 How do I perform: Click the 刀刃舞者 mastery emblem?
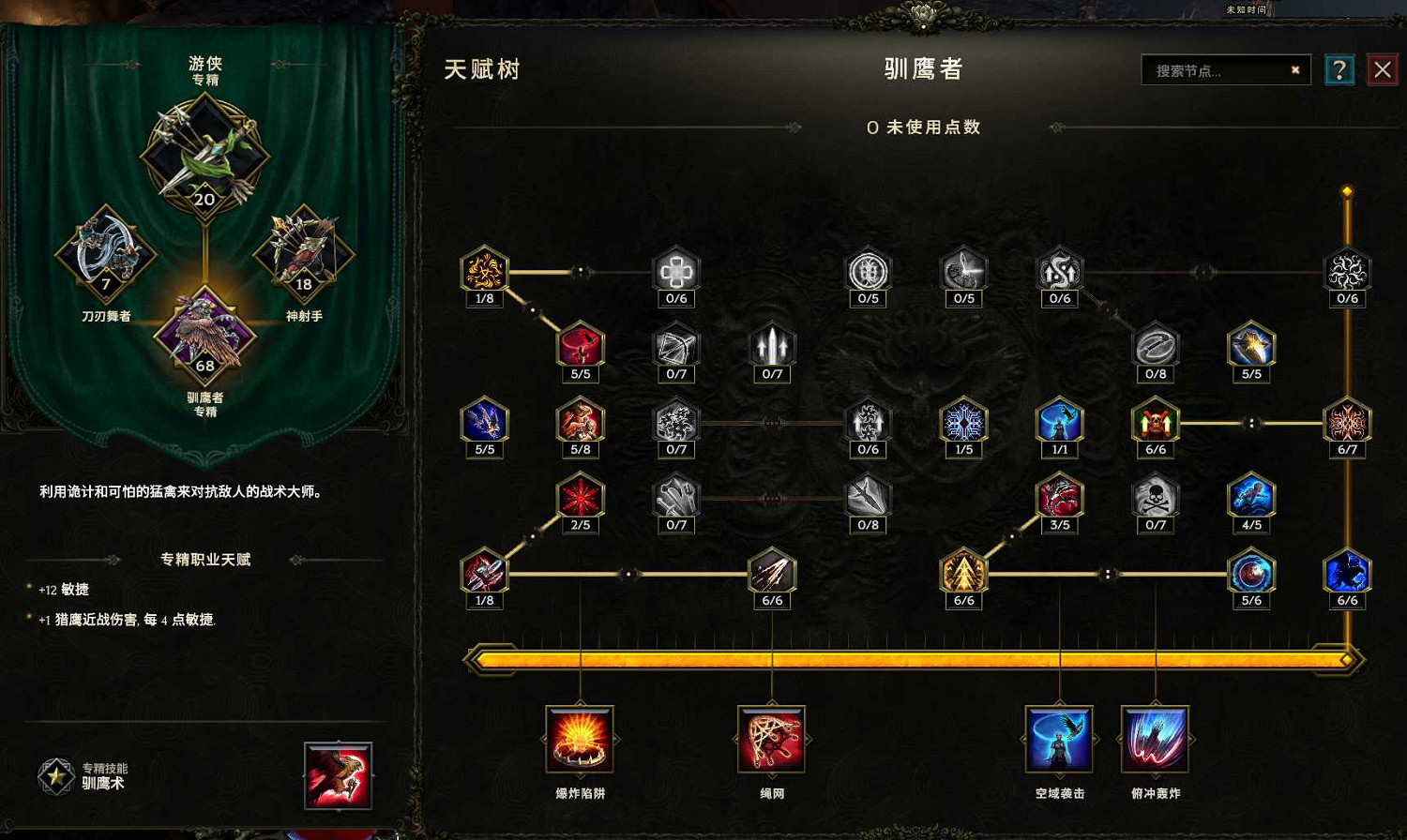click(x=106, y=253)
